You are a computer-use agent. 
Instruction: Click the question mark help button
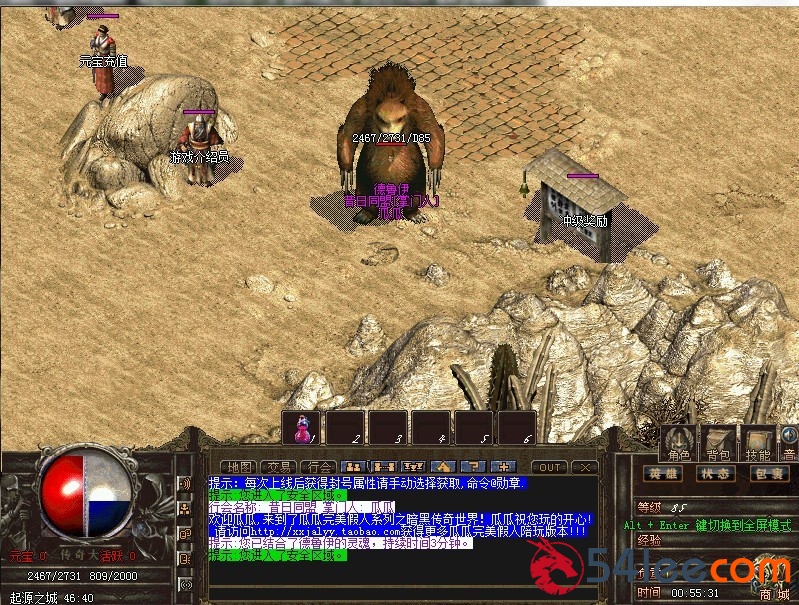coord(474,467)
